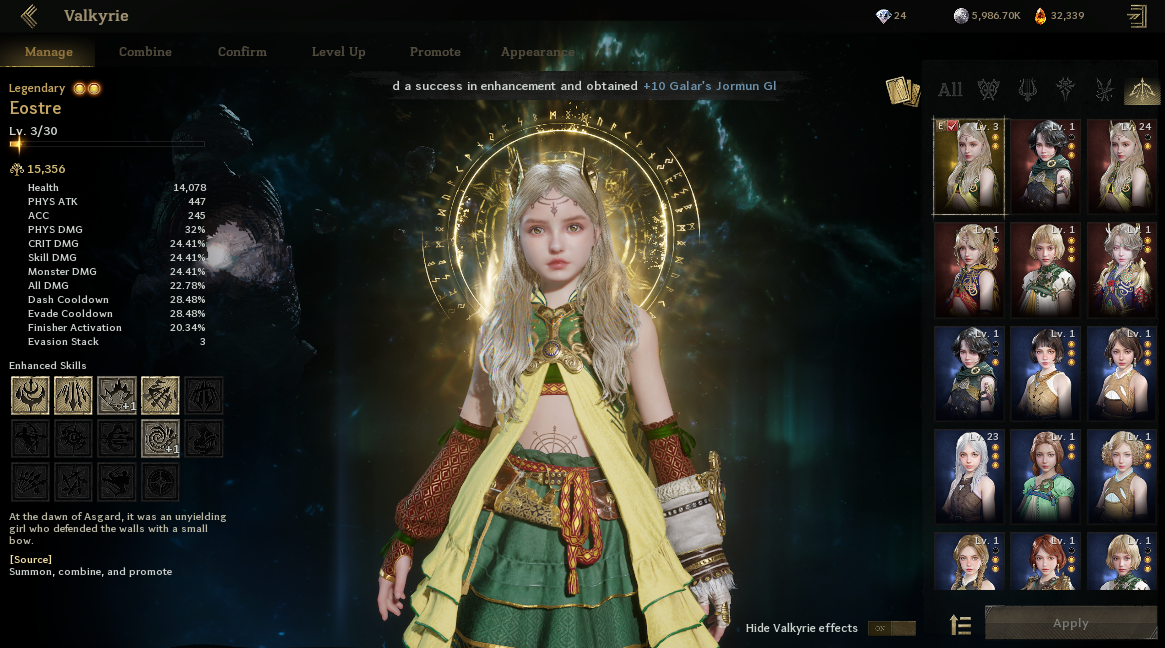Open the card collection icon
1165x648 pixels.
902,91
